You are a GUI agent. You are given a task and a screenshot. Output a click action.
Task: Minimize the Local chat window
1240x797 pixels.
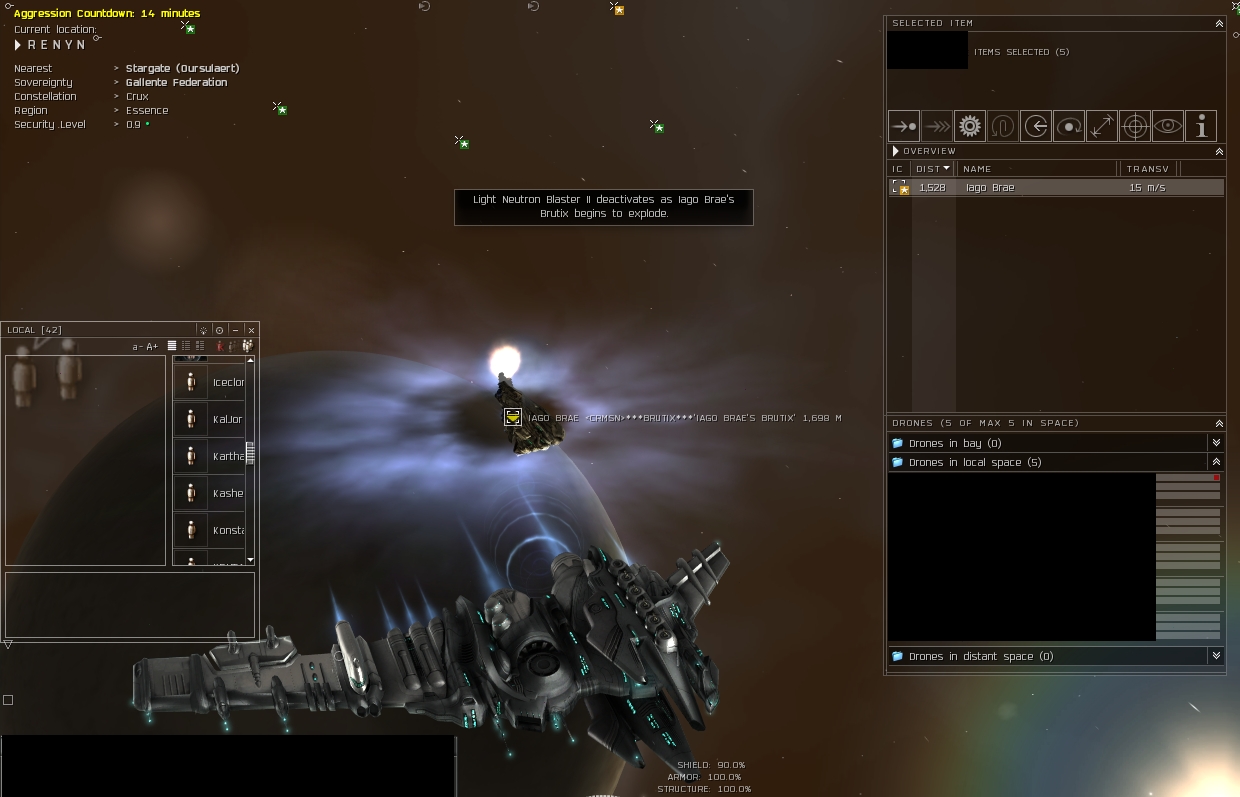pyautogui.click(x=235, y=330)
